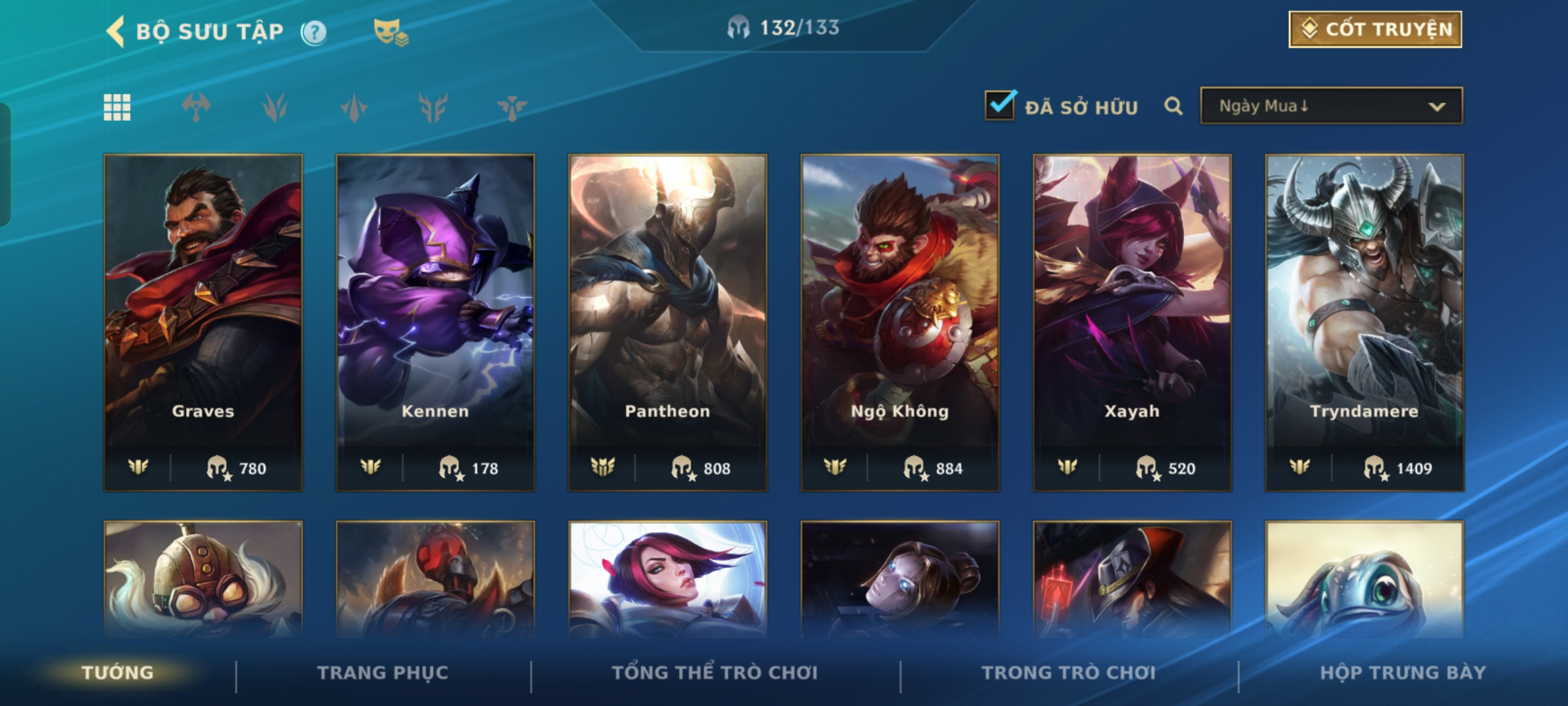Switch to the Trong Trò Chơi tab
This screenshot has width=1568, height=706.
click(1068, 673)
